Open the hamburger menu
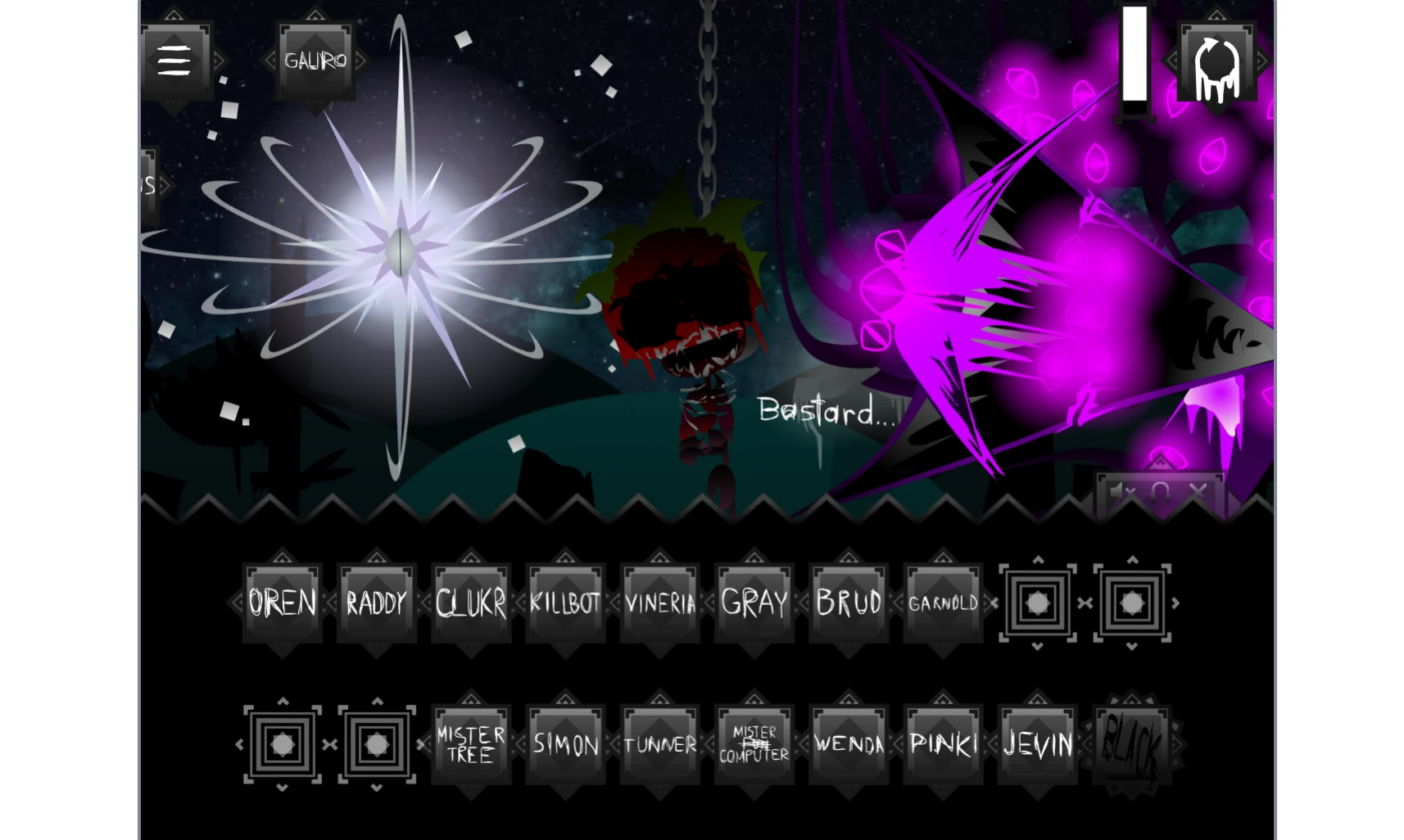1404x840 pixels. click(x=174, y=60)
